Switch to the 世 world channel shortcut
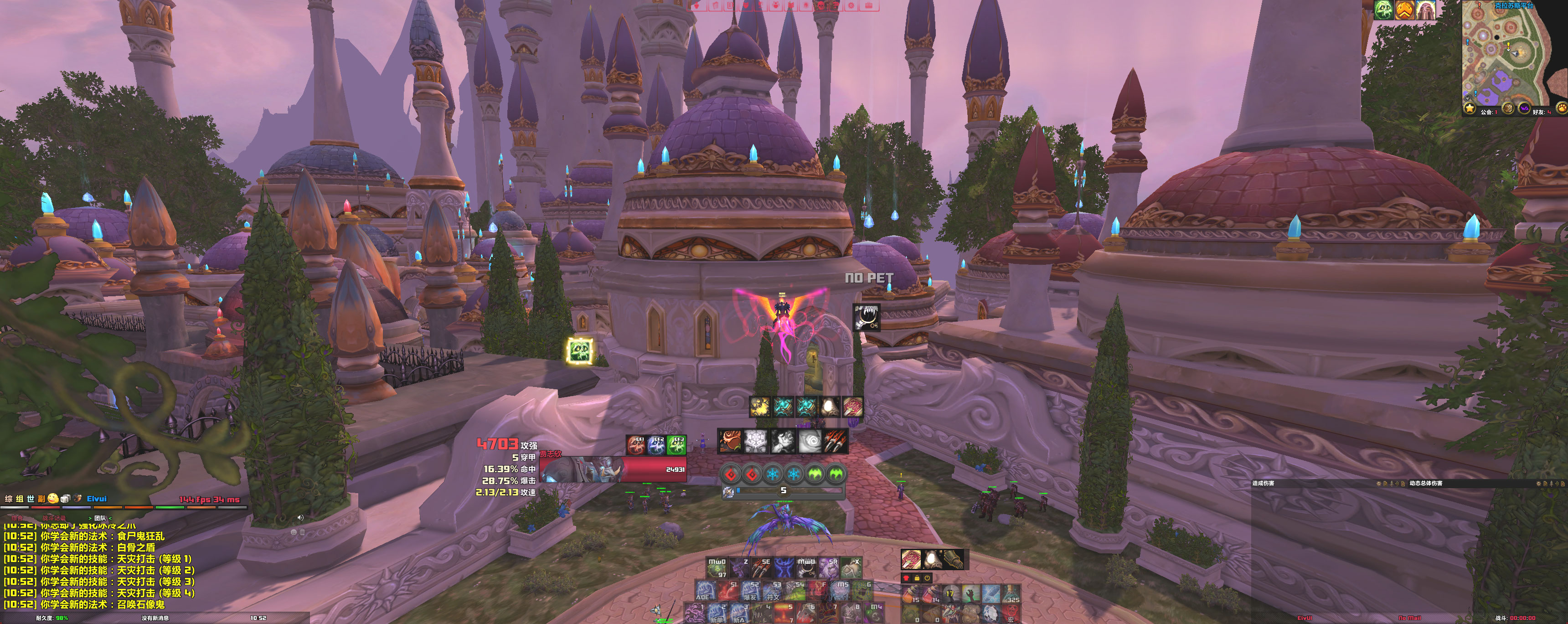 click(x=31, y=499)
